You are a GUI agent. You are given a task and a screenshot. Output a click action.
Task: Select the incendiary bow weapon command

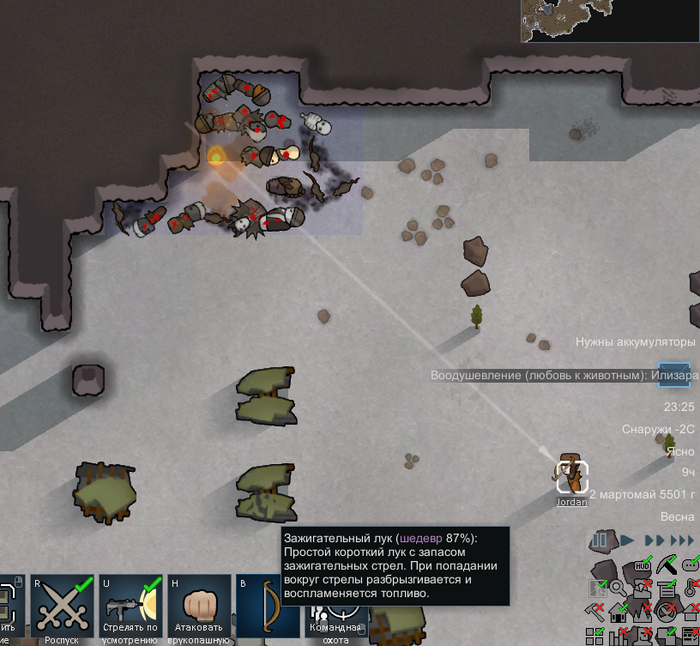coord(268,606)
